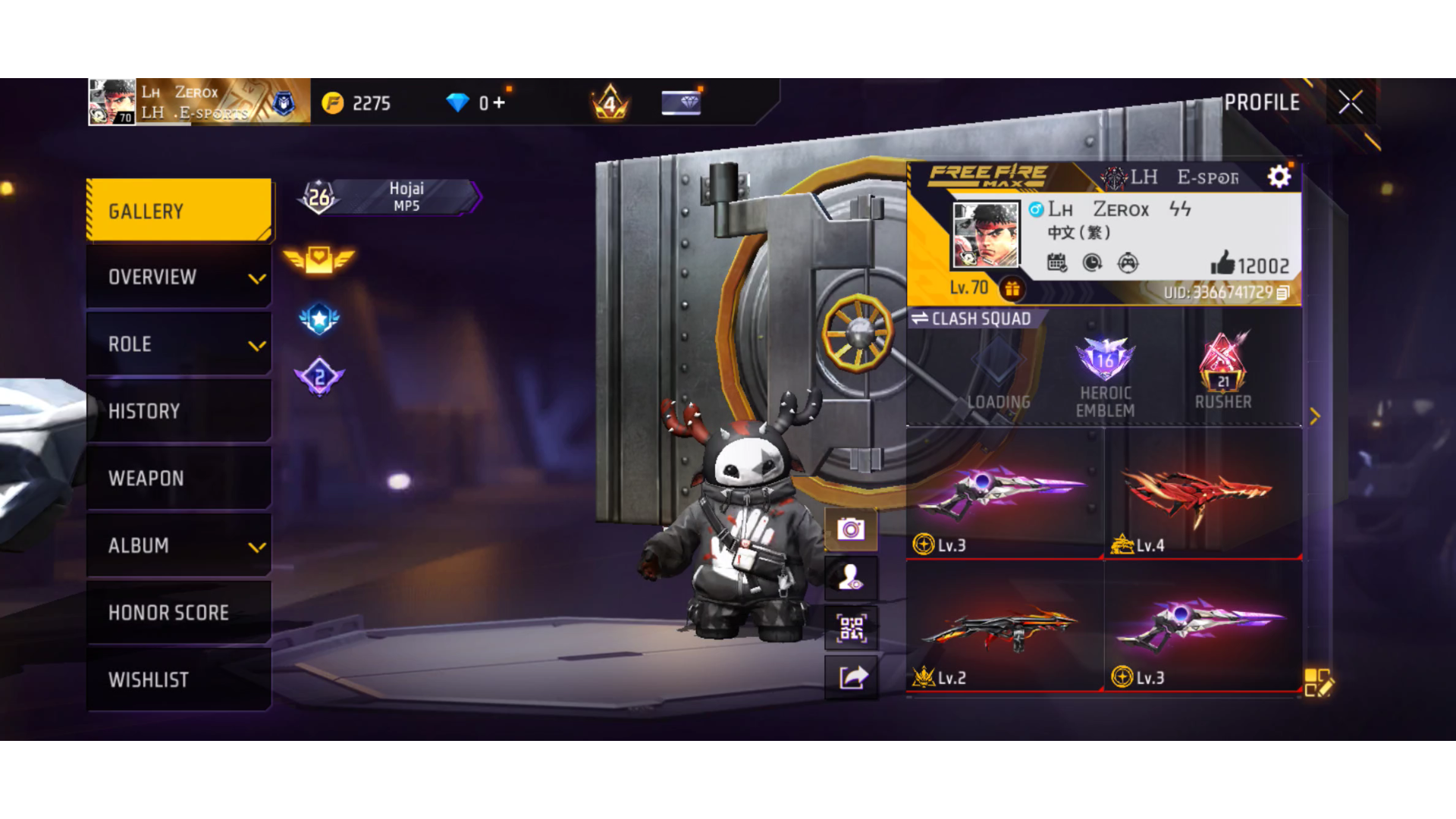The image size is (1456, 819).
Task: Show the profile QR code
Action: (851, 629)
